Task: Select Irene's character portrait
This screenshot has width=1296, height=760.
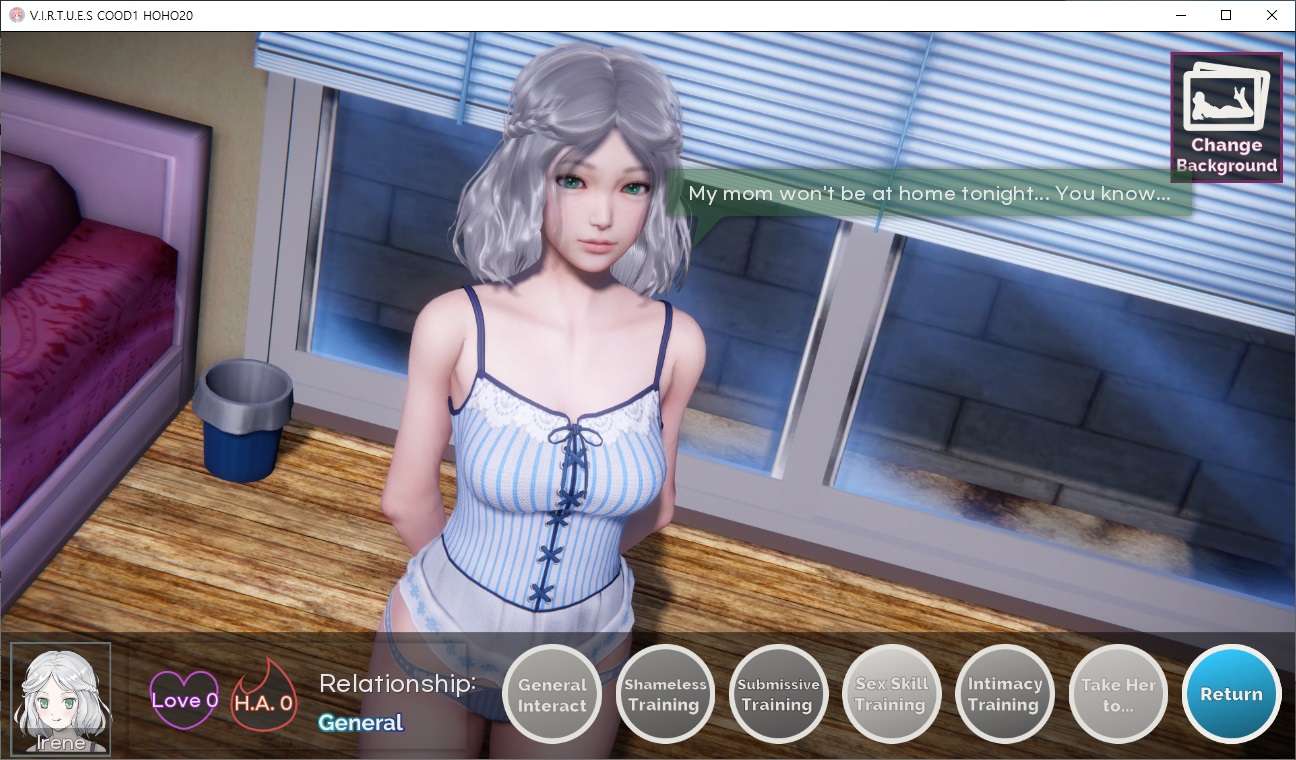Action: tap(61, 697)
